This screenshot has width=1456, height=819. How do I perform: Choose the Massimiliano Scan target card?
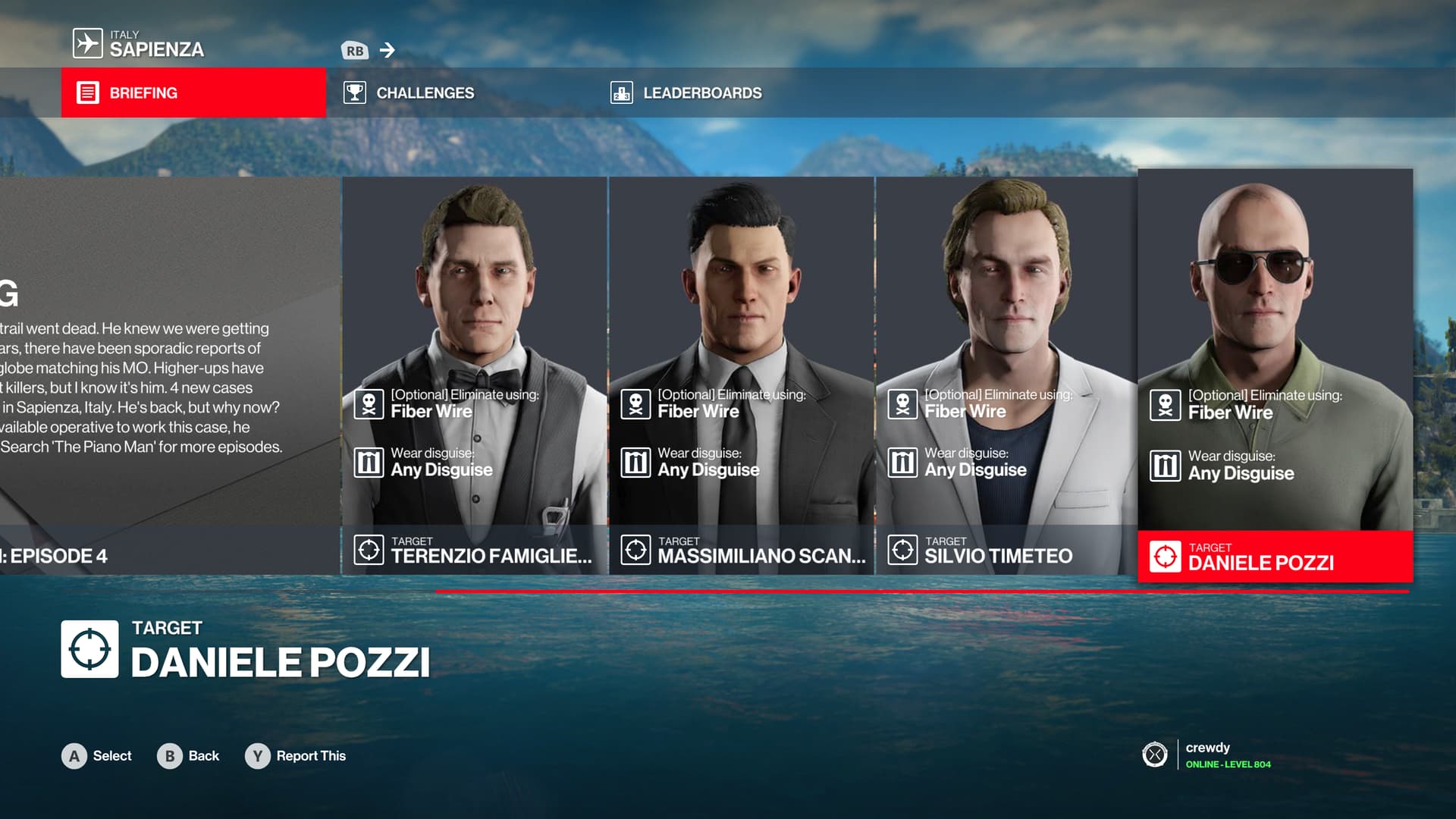(742, 375)
